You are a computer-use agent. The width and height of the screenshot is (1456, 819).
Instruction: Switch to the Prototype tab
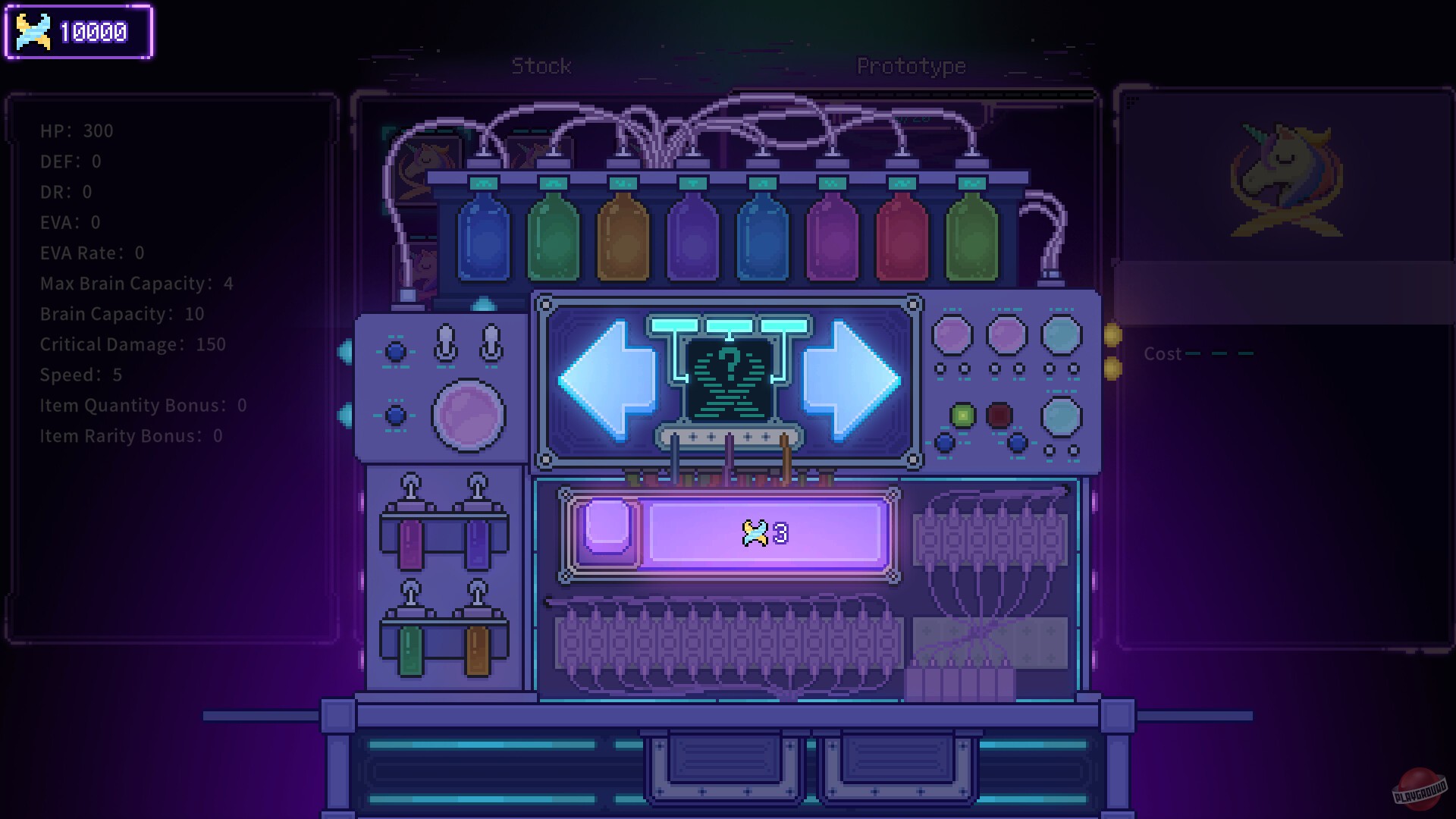coord(910,66)
